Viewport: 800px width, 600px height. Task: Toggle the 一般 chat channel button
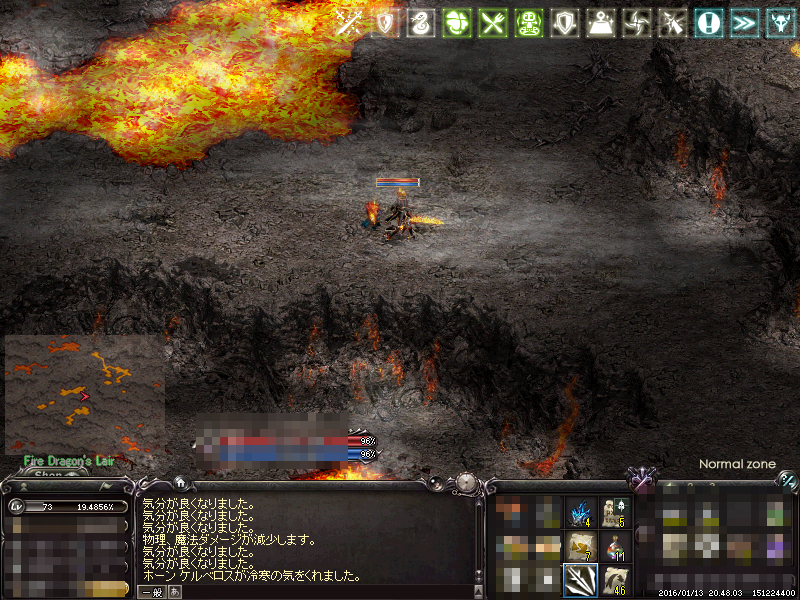(152, 592)
